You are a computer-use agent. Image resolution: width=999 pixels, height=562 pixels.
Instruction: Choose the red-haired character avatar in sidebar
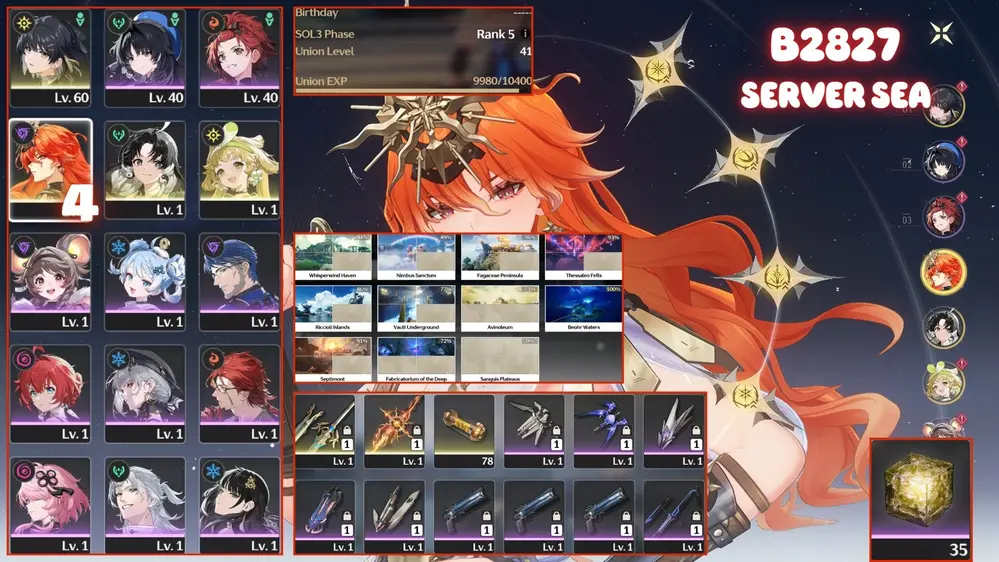click(943, 216)
